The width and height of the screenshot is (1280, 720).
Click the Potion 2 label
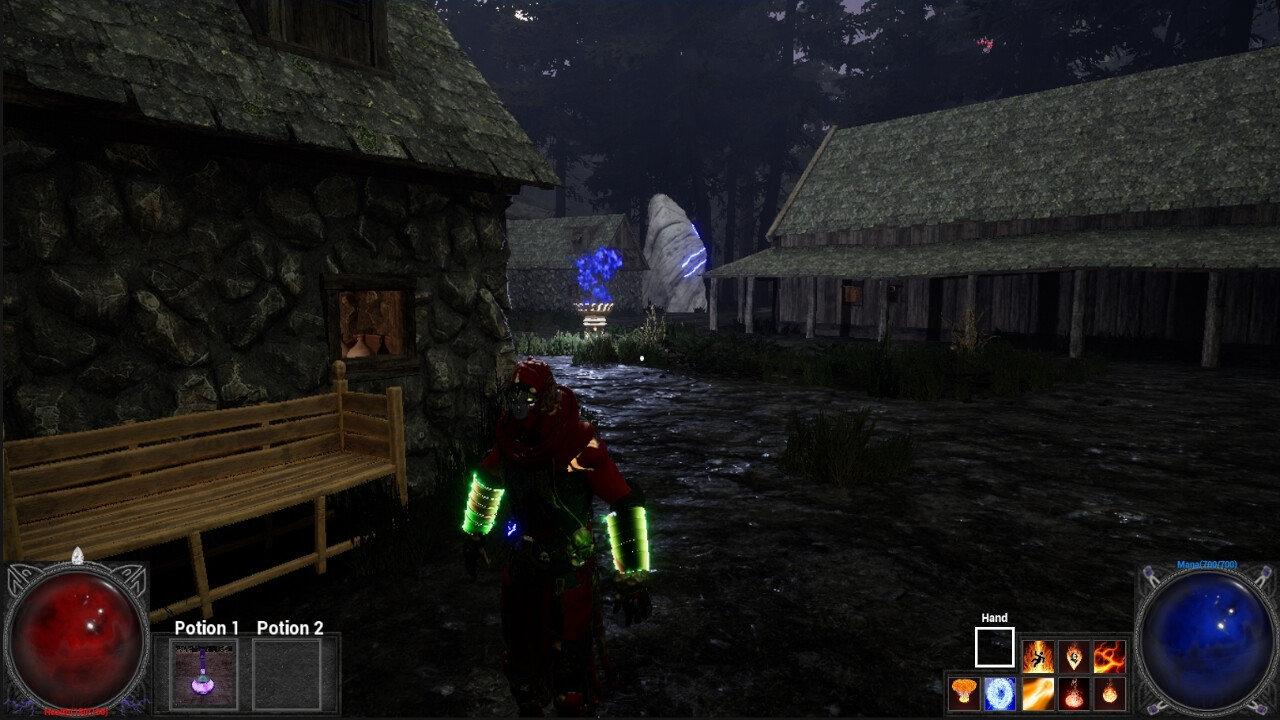[x=289, y=629]
